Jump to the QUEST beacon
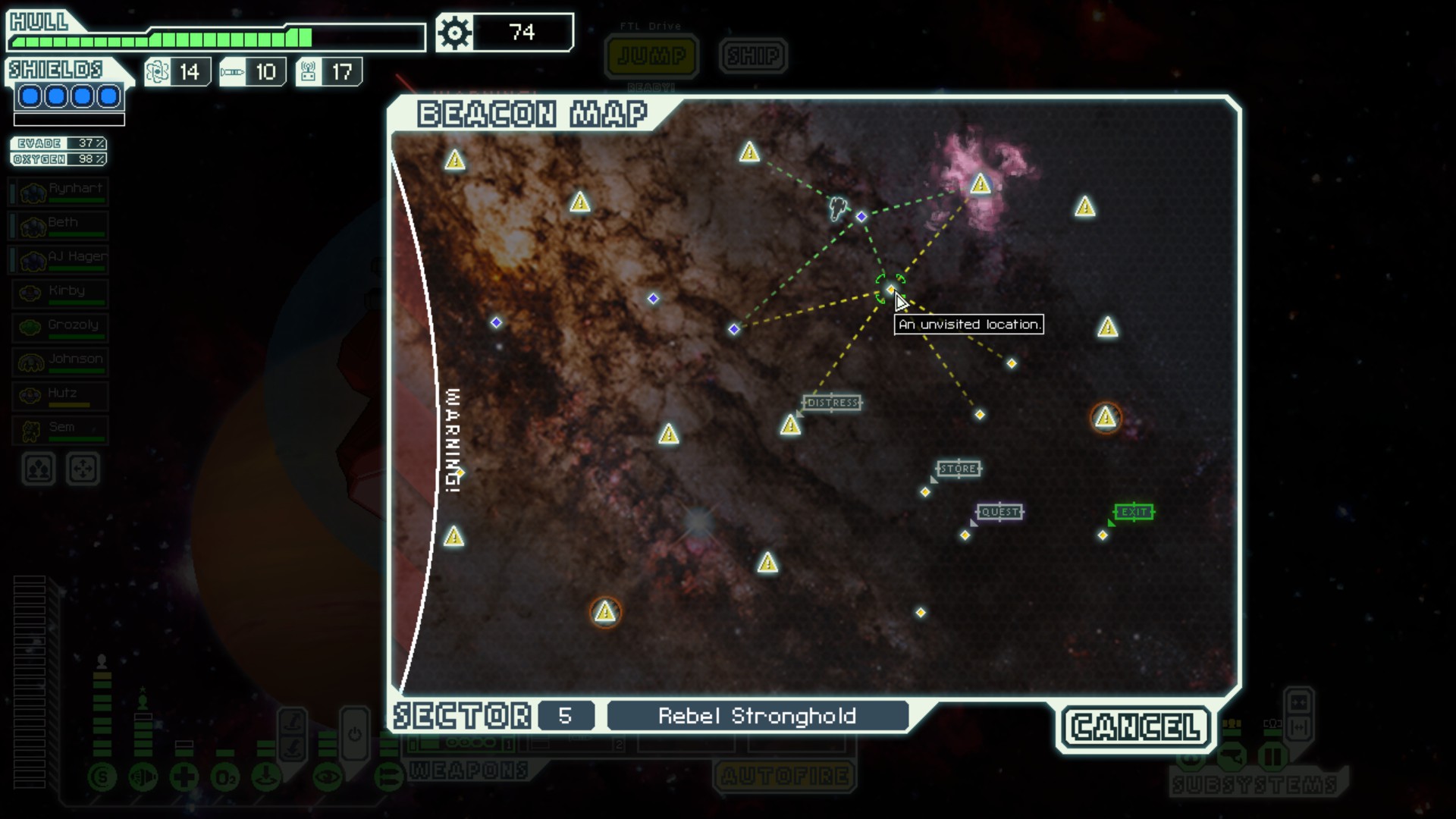Screen dimensions: 1456x819 [x=965, y=535]
